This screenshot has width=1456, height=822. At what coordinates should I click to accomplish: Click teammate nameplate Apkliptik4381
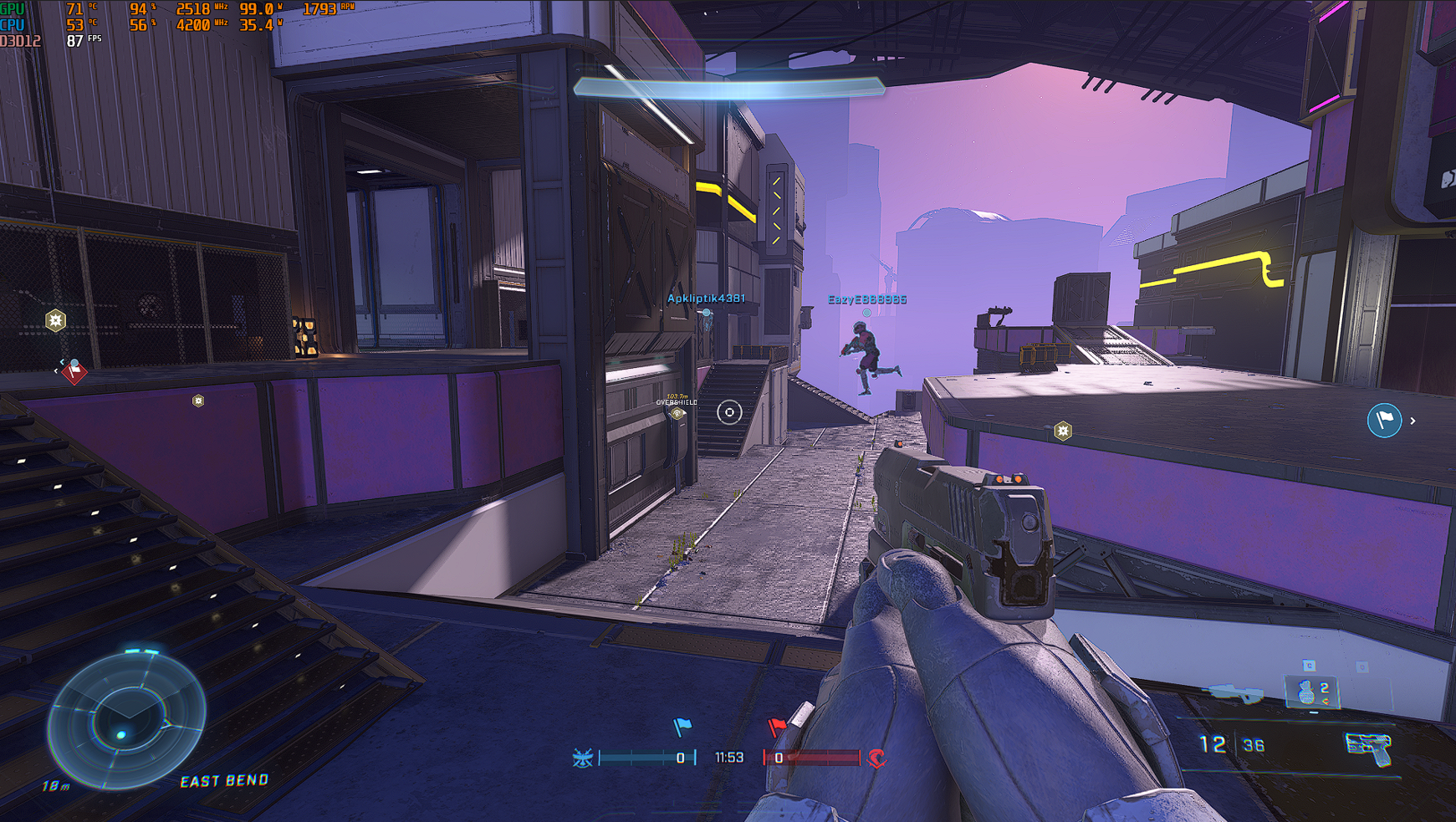[706, 299]
